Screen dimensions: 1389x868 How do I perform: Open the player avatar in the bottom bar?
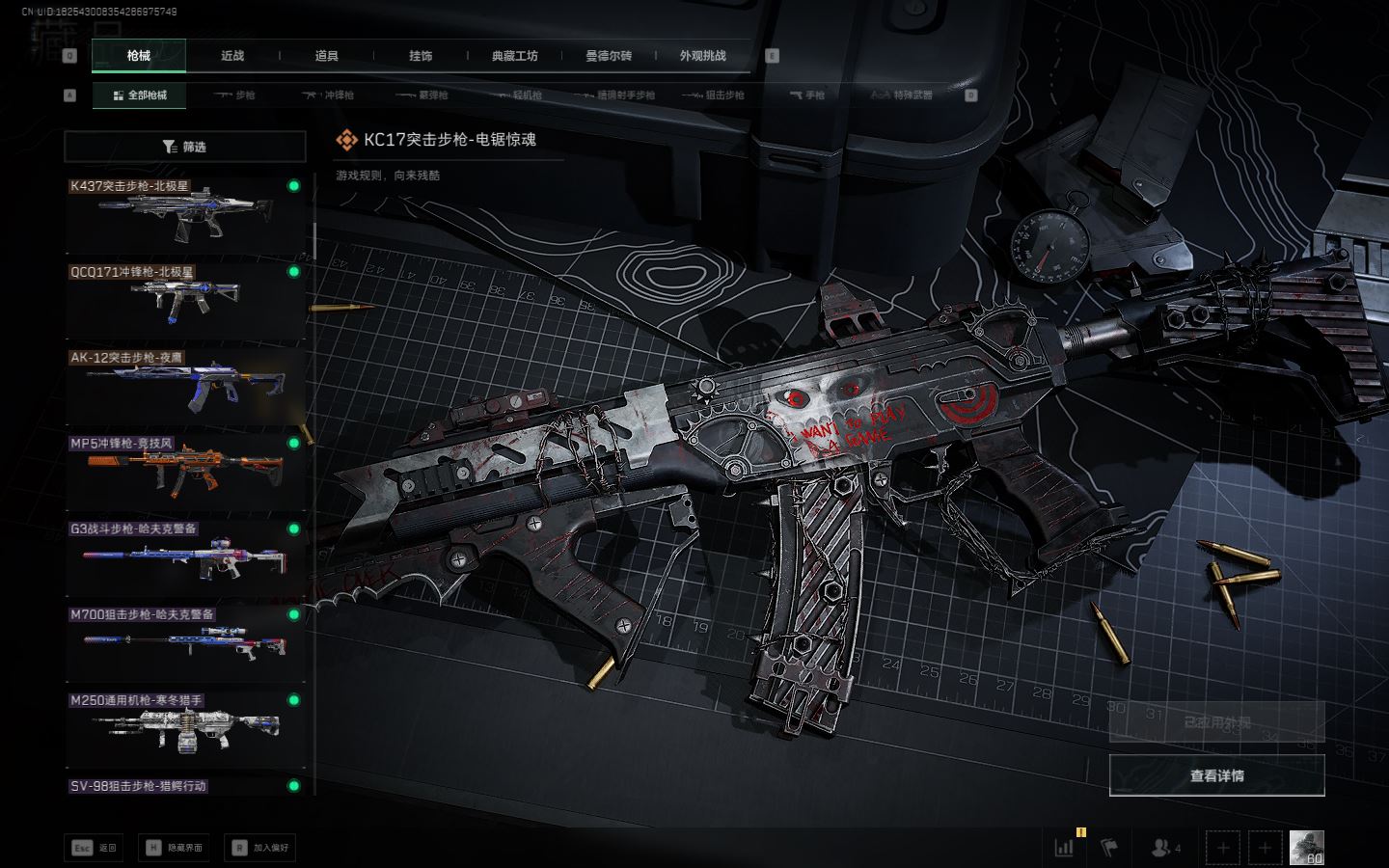point(1306,848)
